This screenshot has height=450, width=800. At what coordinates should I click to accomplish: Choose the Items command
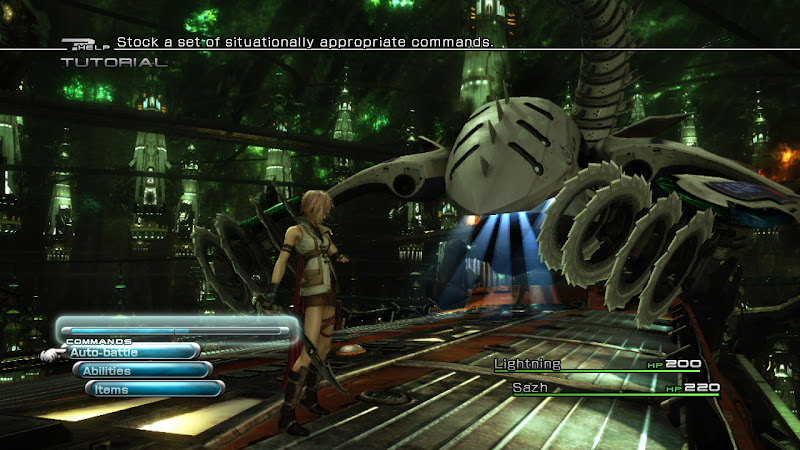[154, 390]
